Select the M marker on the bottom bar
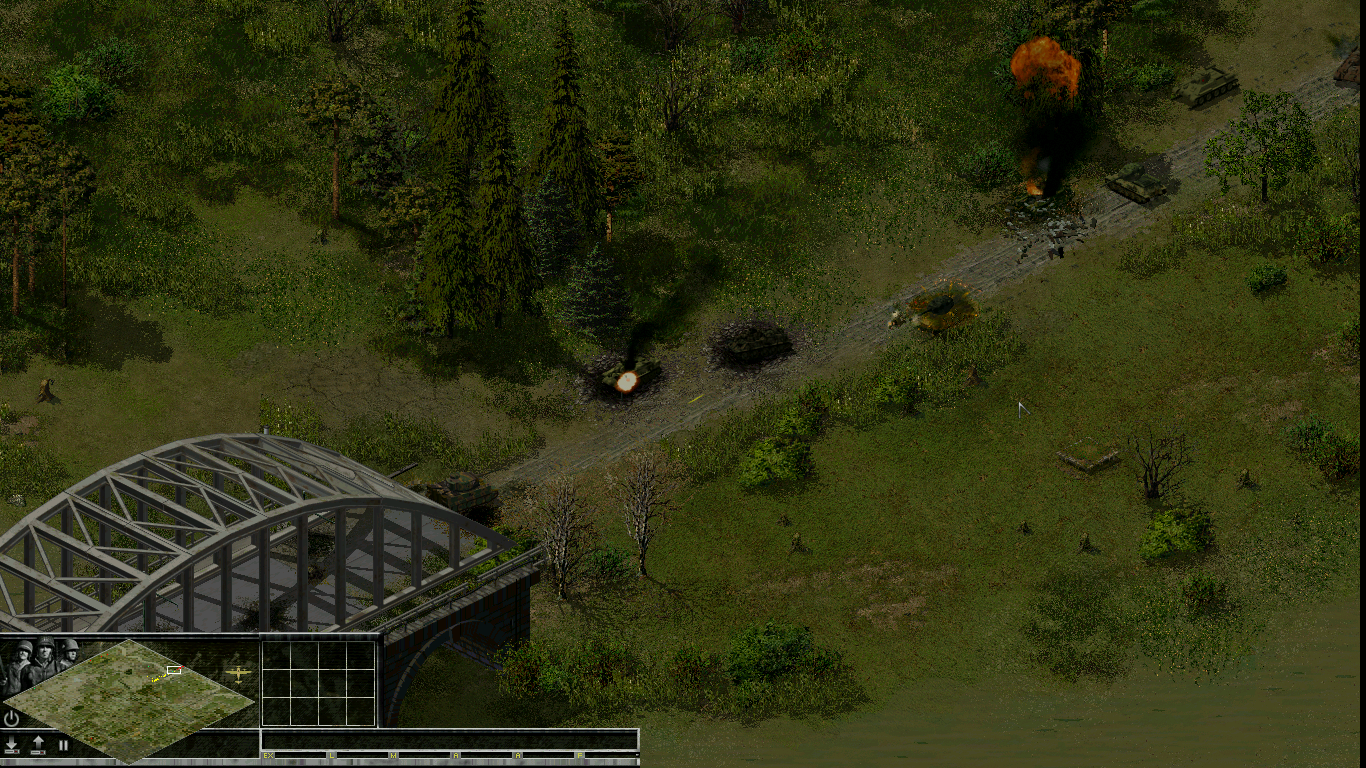1366x768 pixels. tap(393, 755)
